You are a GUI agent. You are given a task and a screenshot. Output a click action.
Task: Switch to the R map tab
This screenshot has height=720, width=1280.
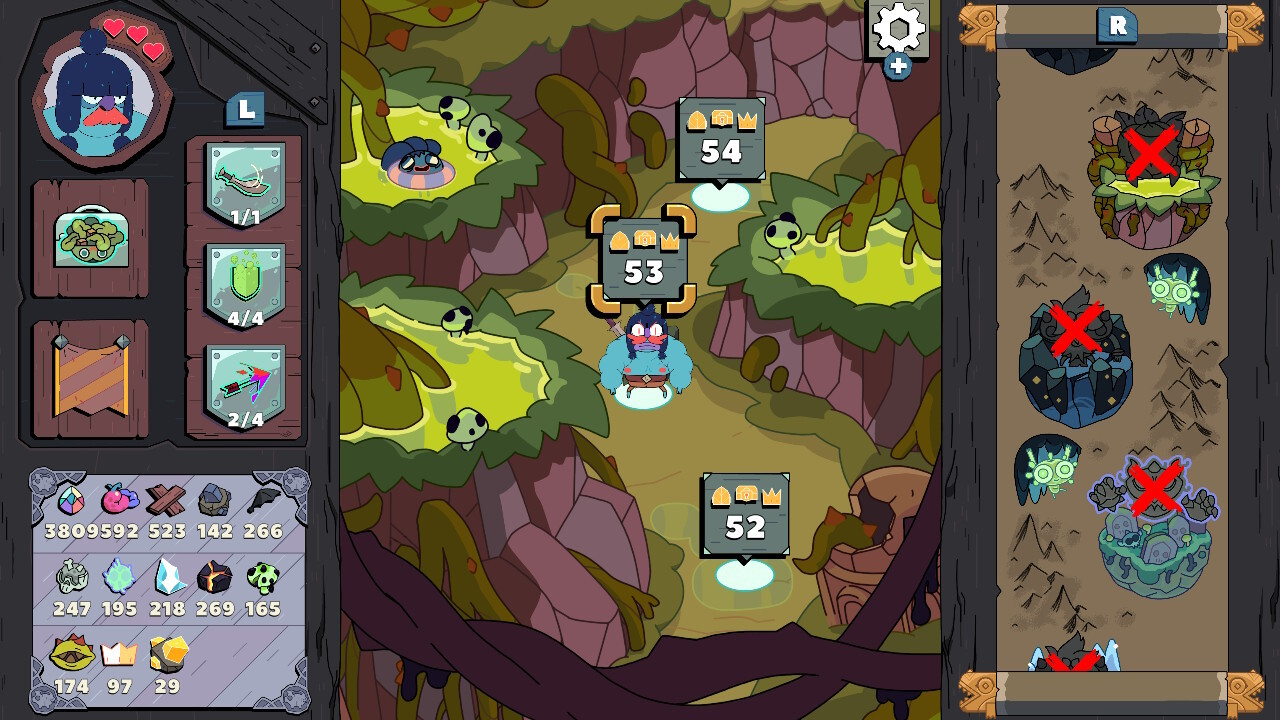1117,26
